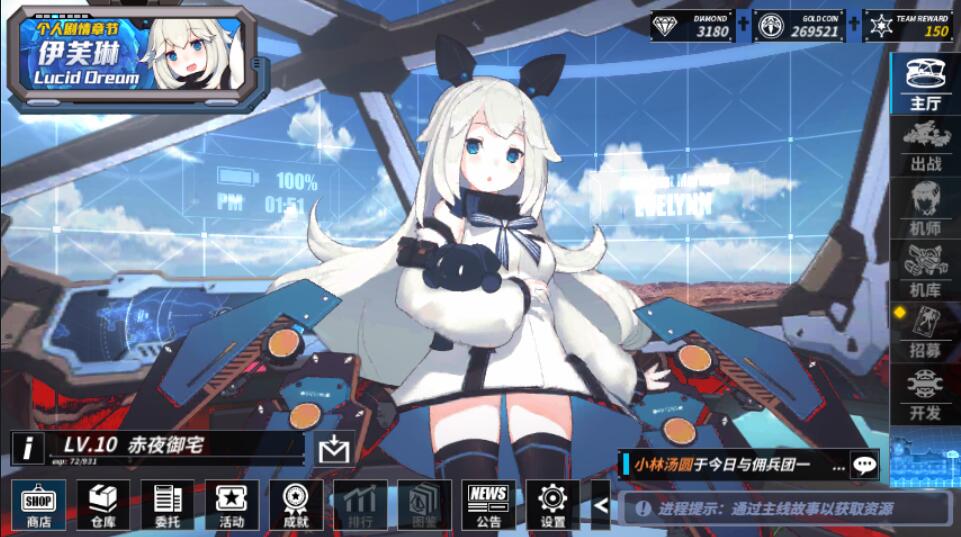The width and height of the screenshot is (961, 537).
Task: Open the 仓库 warehouse
Action: pos(103,504)
